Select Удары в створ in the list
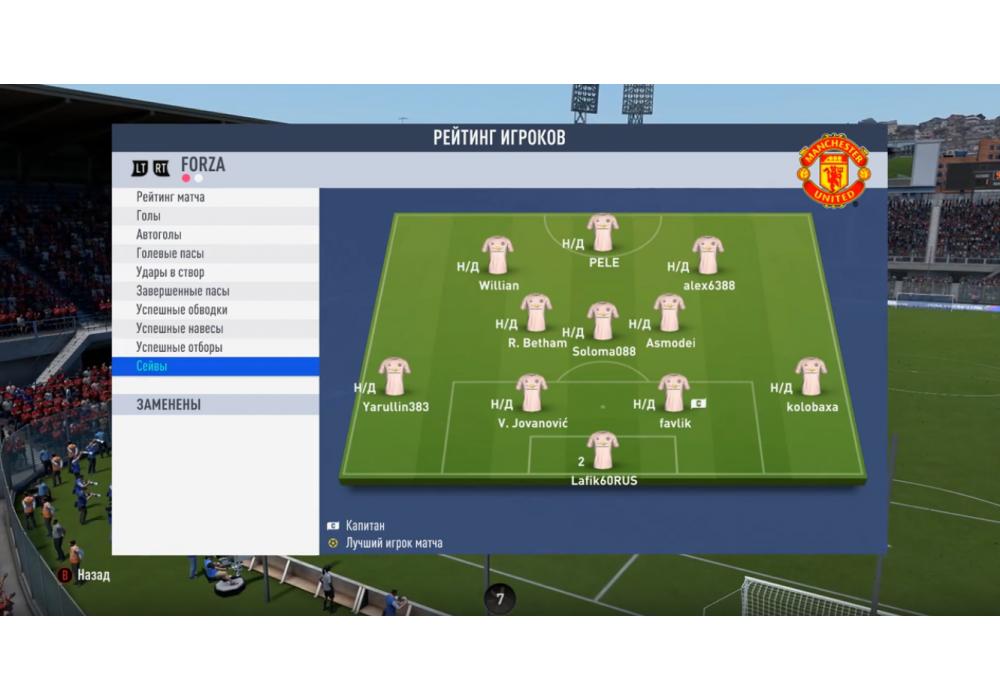Screen dimensions: 1000x700 pyautogui.click(x=215, y=272)
